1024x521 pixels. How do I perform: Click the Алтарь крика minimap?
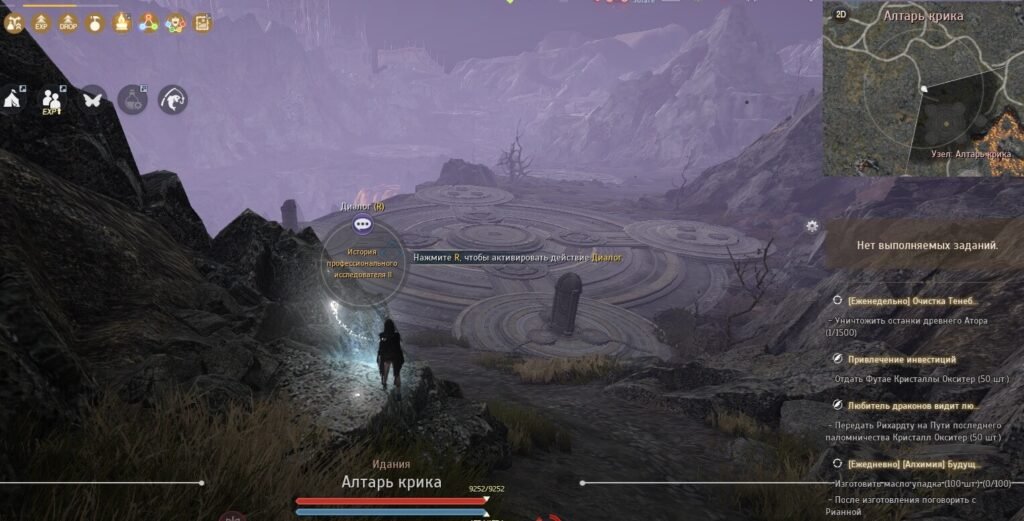(923, 96)
